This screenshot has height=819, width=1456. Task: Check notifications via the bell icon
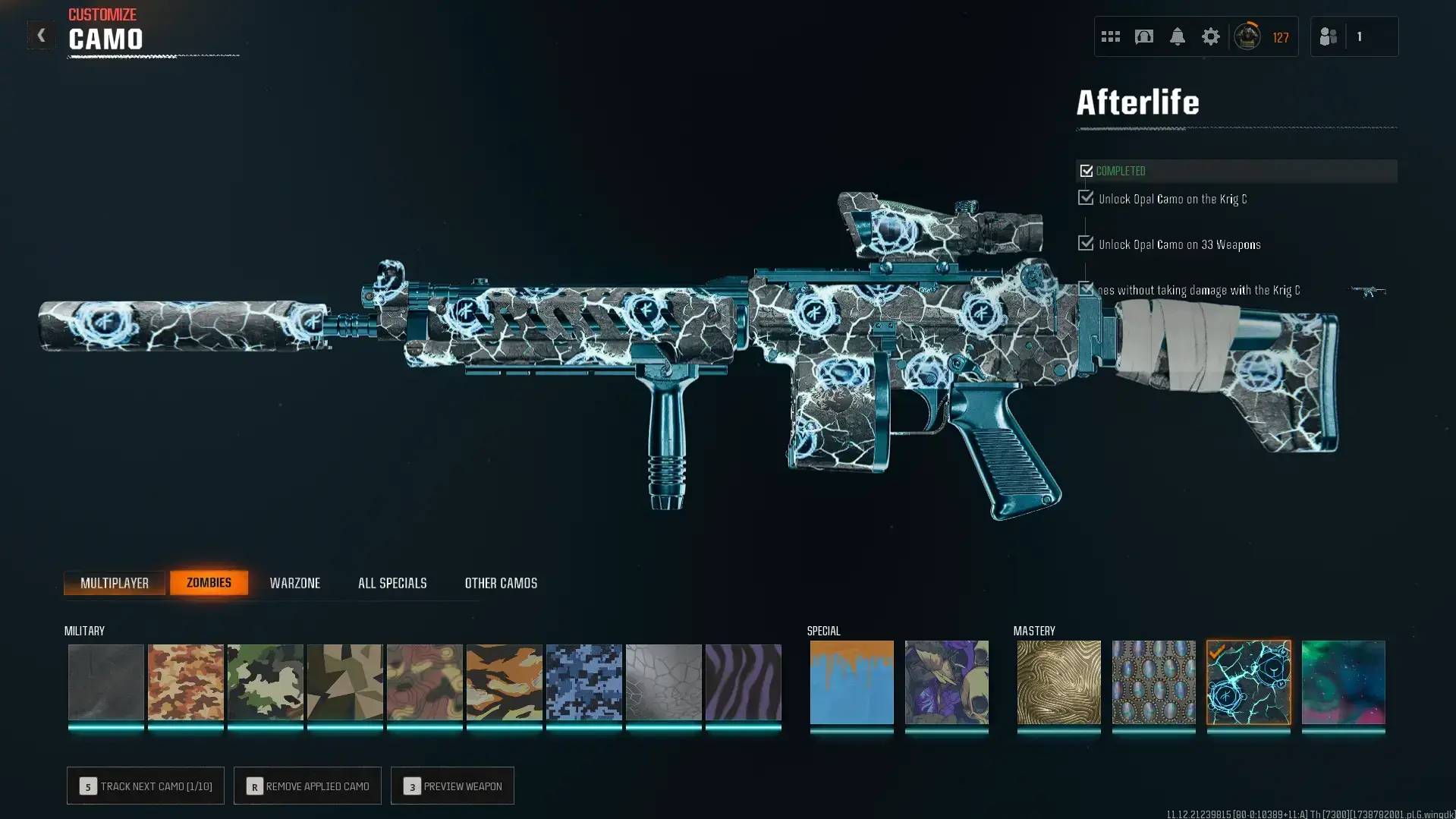(1177, 36)
